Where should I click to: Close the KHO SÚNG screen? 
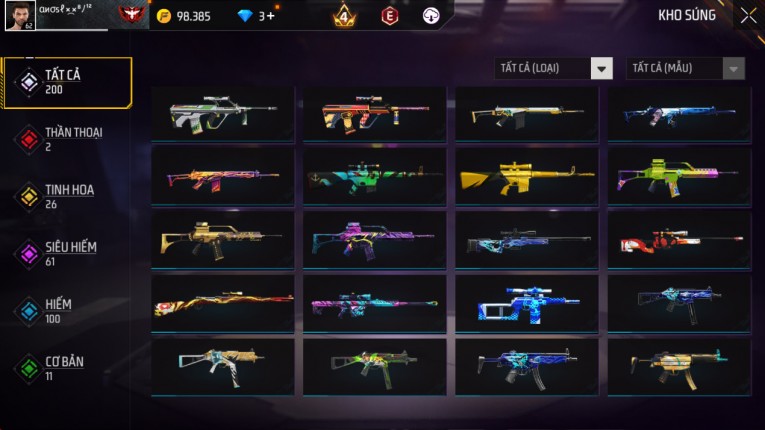point(748,16)
